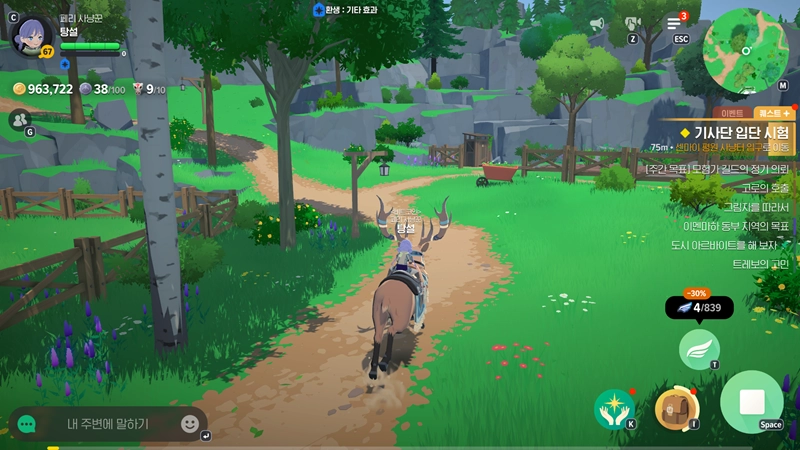Open the 기사단 입단 시험 quest tracker

pyautogui.click(x=736, y=132)
